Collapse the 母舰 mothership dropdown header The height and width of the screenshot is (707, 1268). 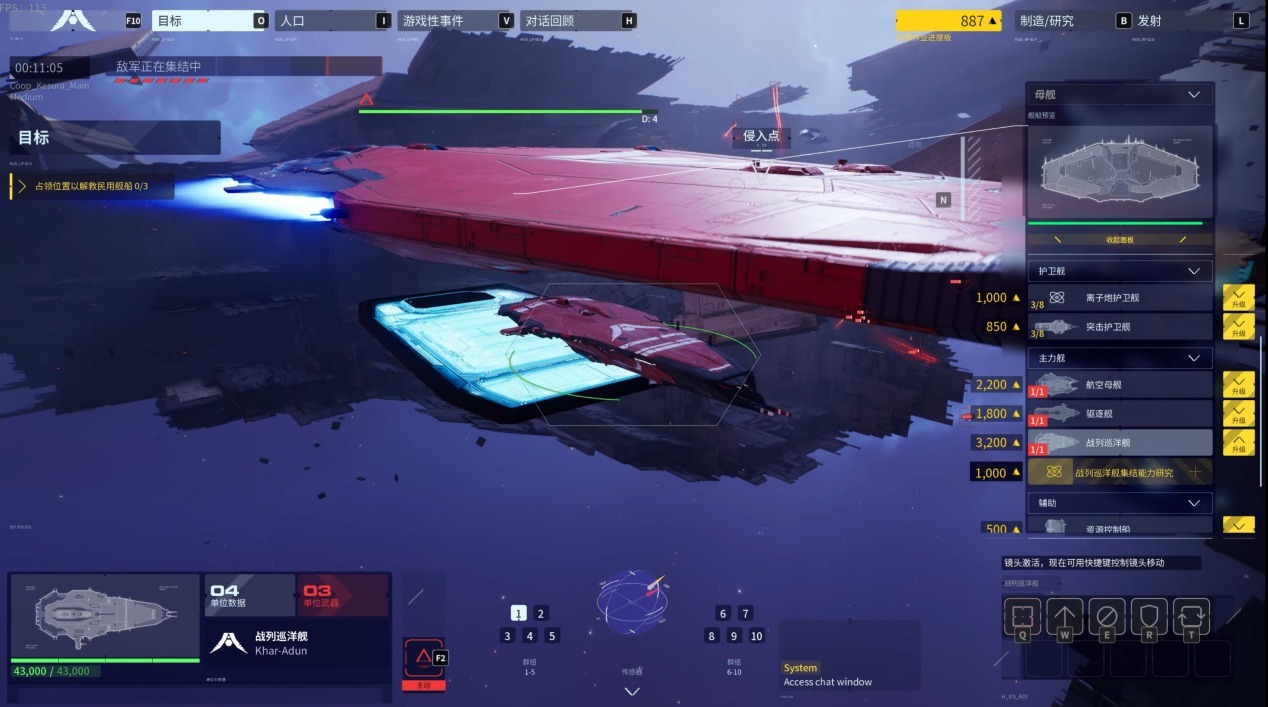[x=1119, y=95]
